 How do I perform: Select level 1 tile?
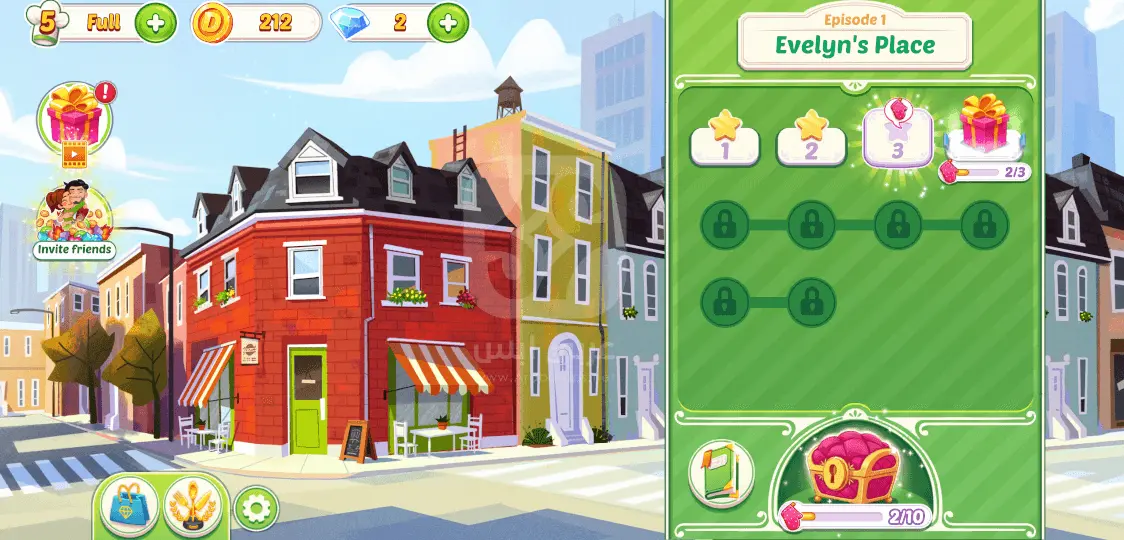coord(725,141)
